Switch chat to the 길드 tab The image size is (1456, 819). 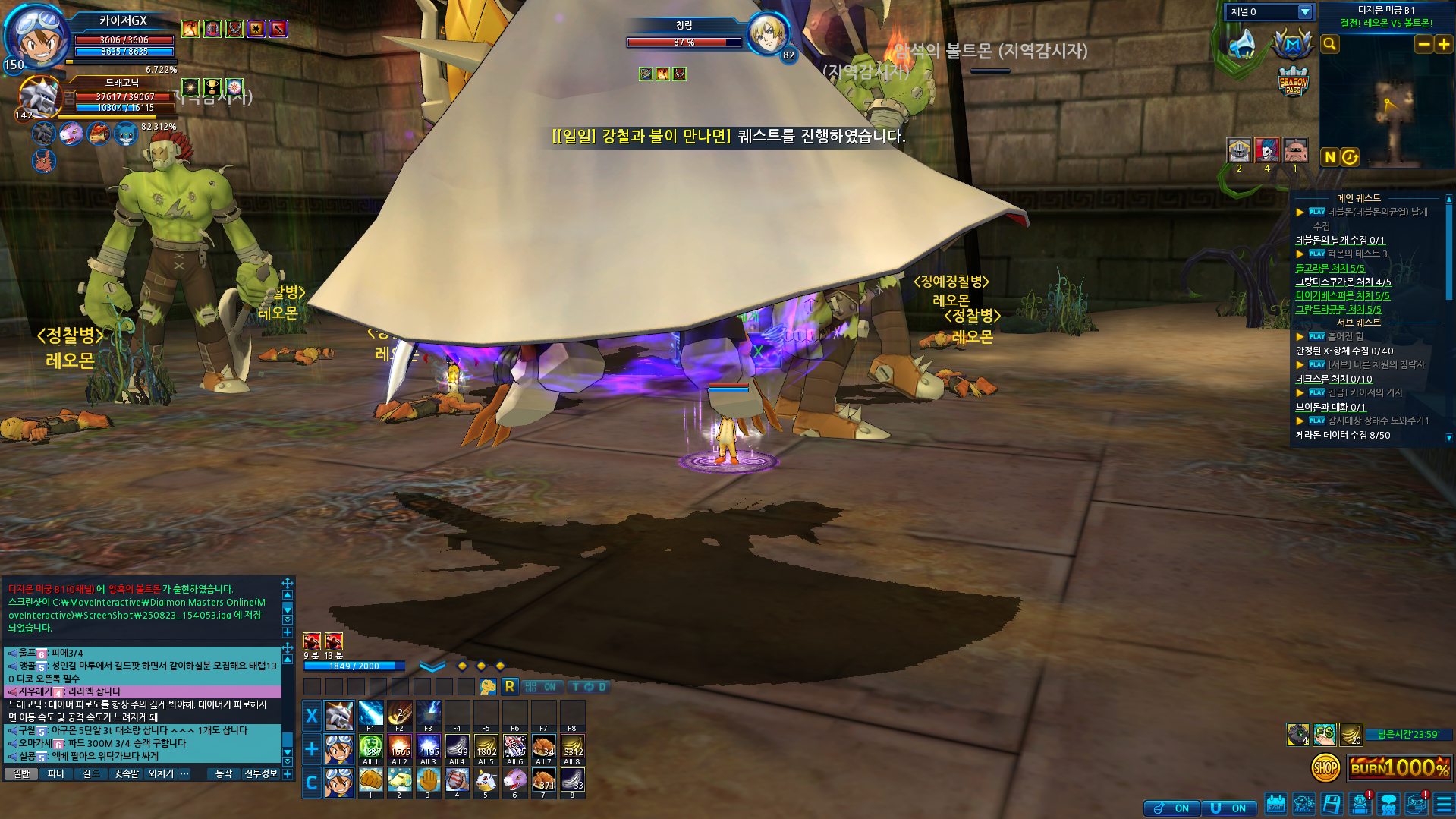click(x=91, y=773)
